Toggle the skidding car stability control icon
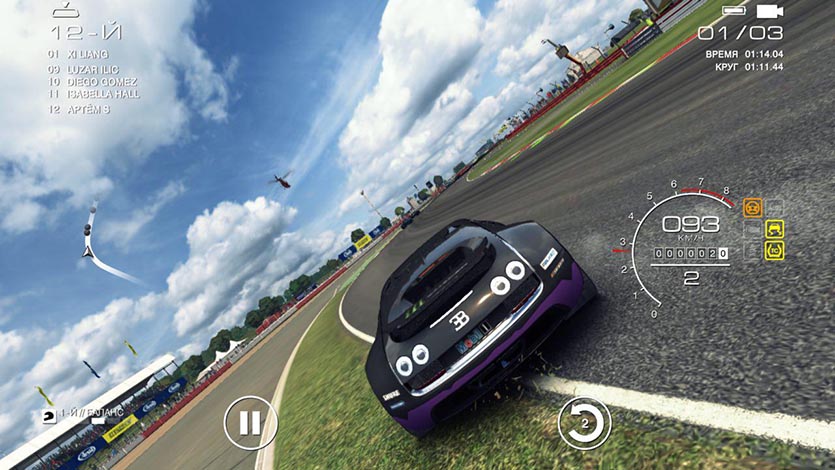The image size is (835, 470). point(774,229)
